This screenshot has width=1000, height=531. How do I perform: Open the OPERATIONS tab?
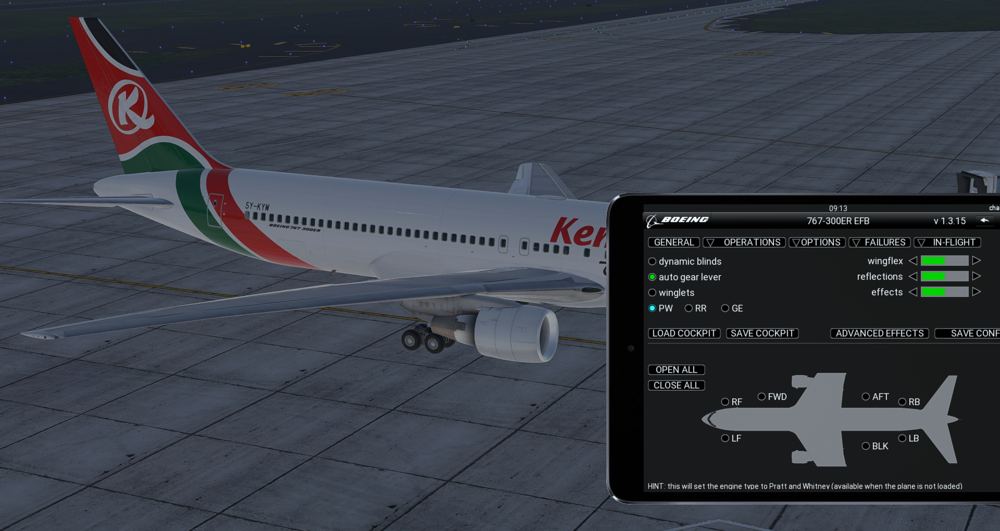(x=744, y=242)
